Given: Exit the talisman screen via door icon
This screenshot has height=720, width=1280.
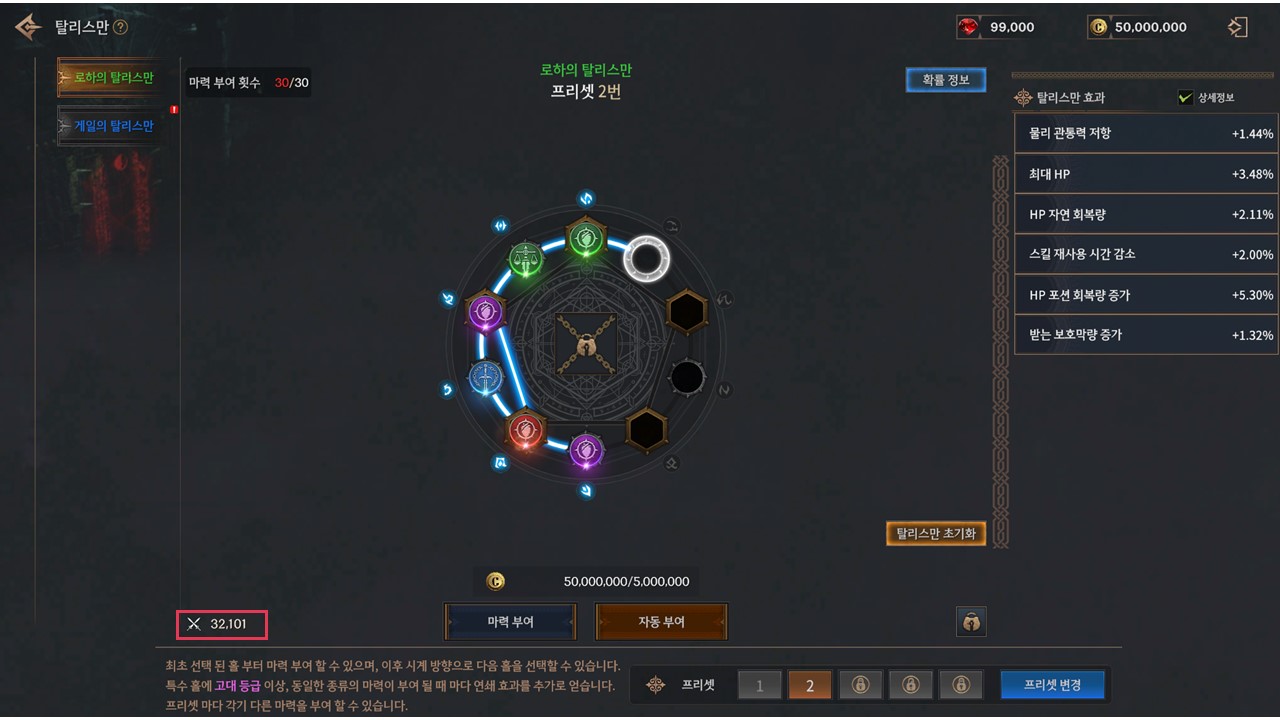Looking at the screenshot, I should 1238,27.
